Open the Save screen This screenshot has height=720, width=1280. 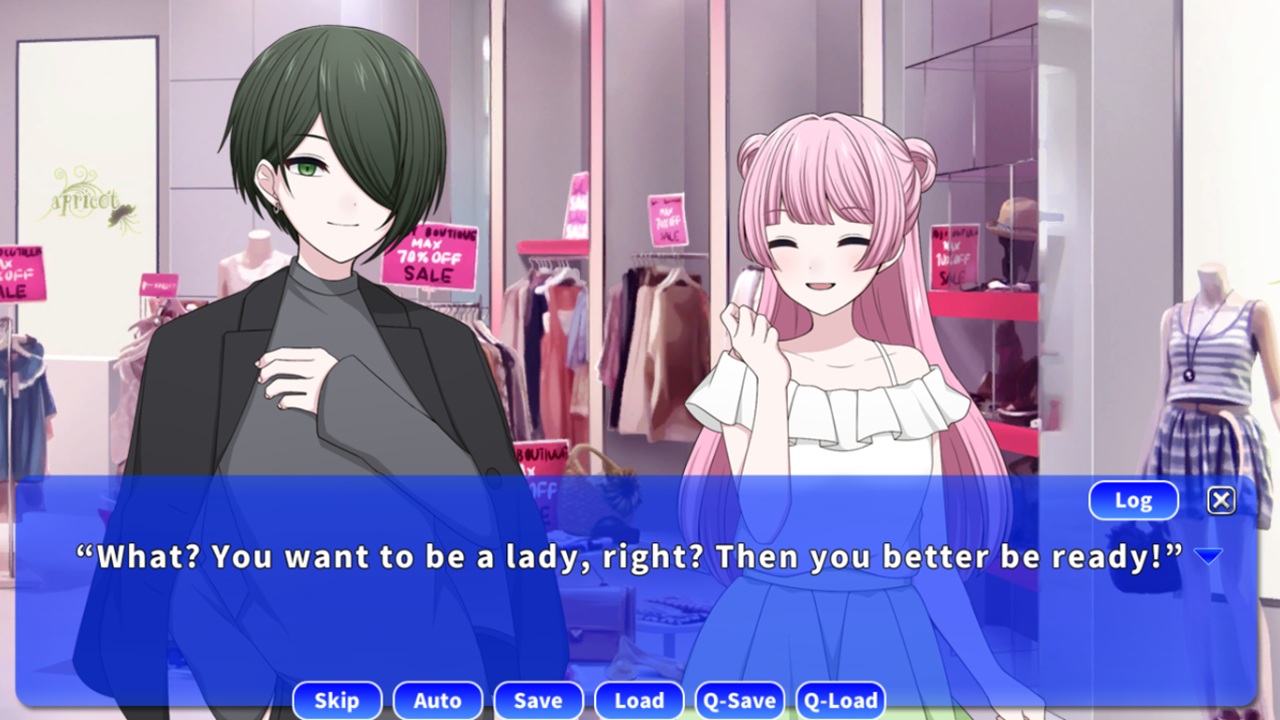(538, 700)
